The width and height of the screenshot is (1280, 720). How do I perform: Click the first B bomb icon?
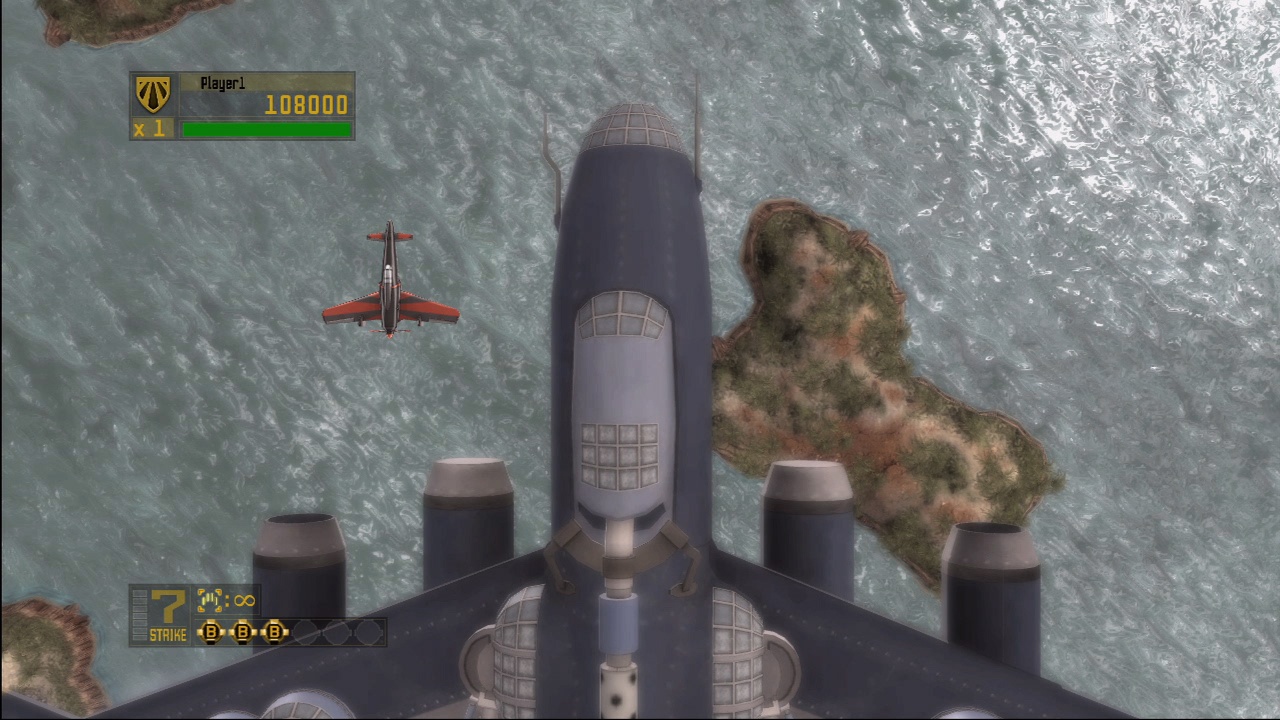coord(213,631)
